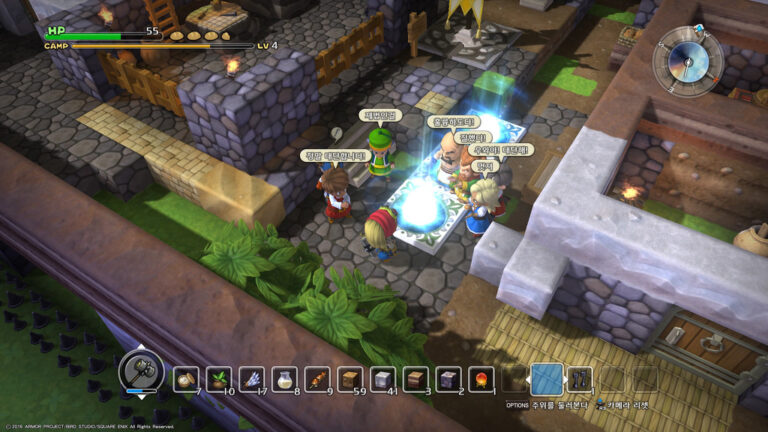Choose the seed item slot with 7
Viewport: 768px width, 432px height.
pyautogui.click(x=186, y=379)
